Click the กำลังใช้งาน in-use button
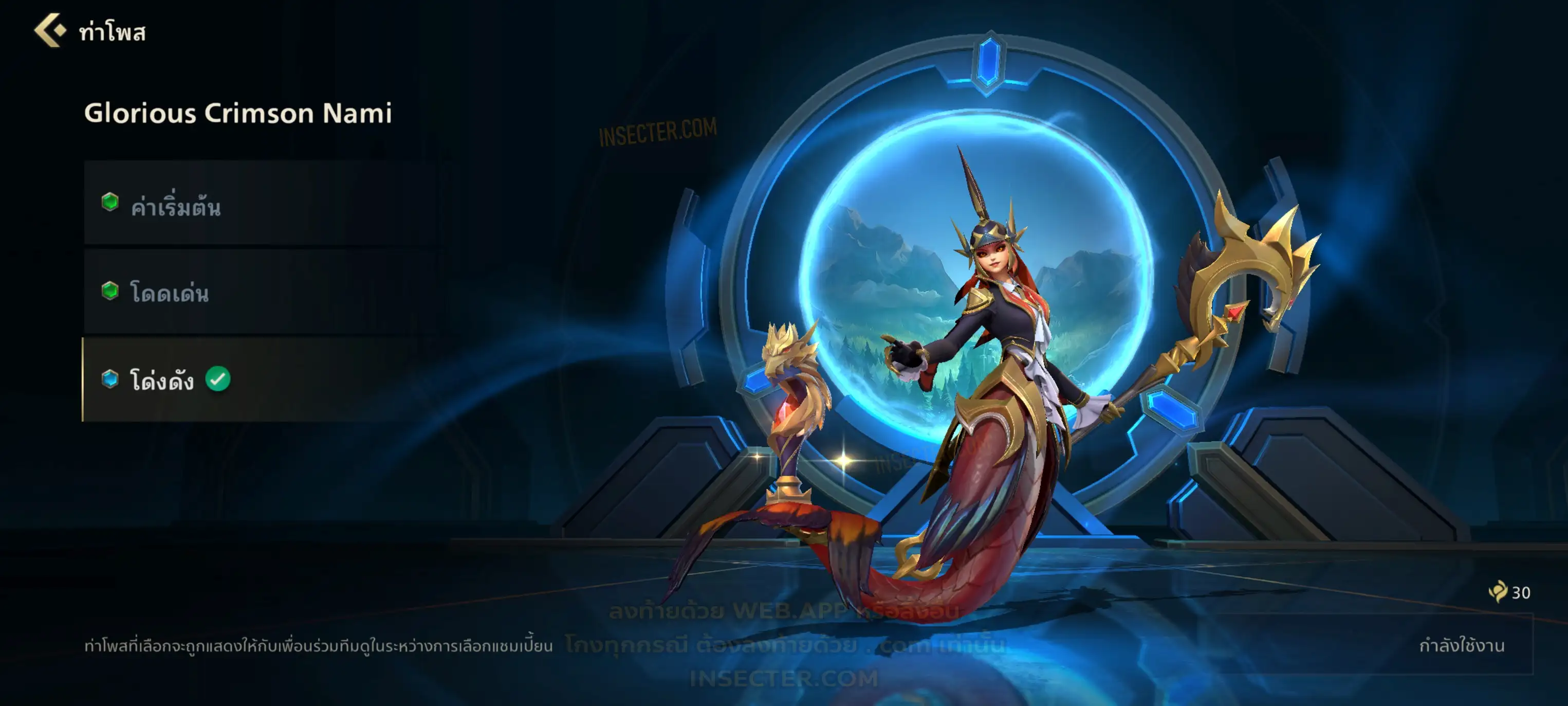The image size is (1568, 706). tap(1461, 646)
